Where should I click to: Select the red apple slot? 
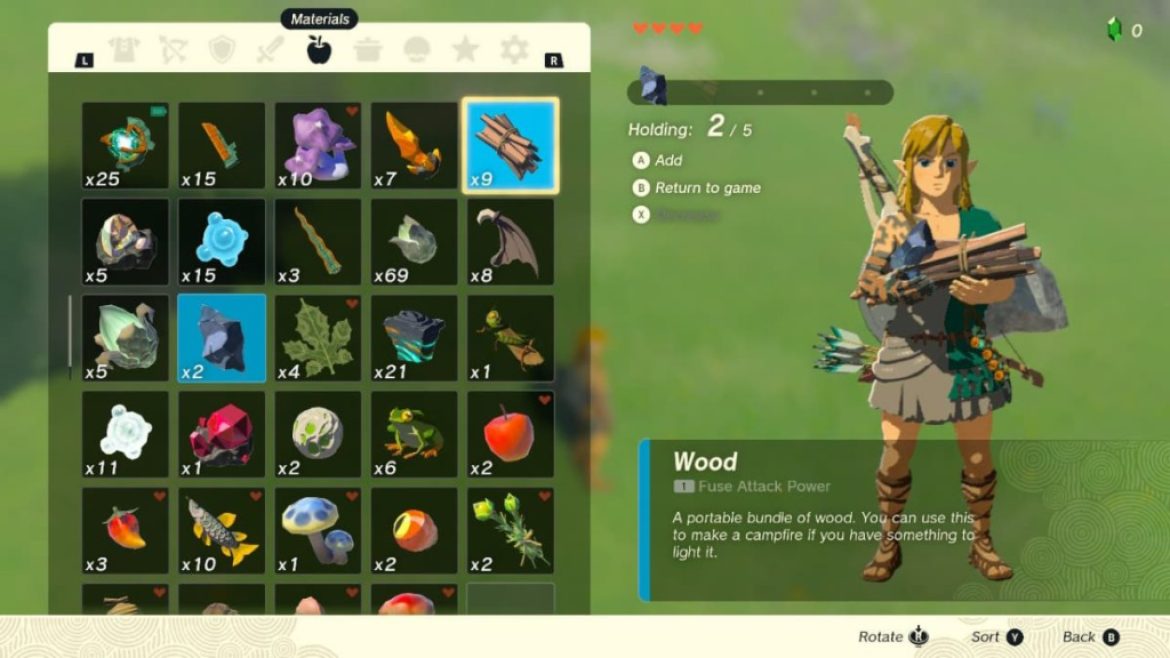510,434
